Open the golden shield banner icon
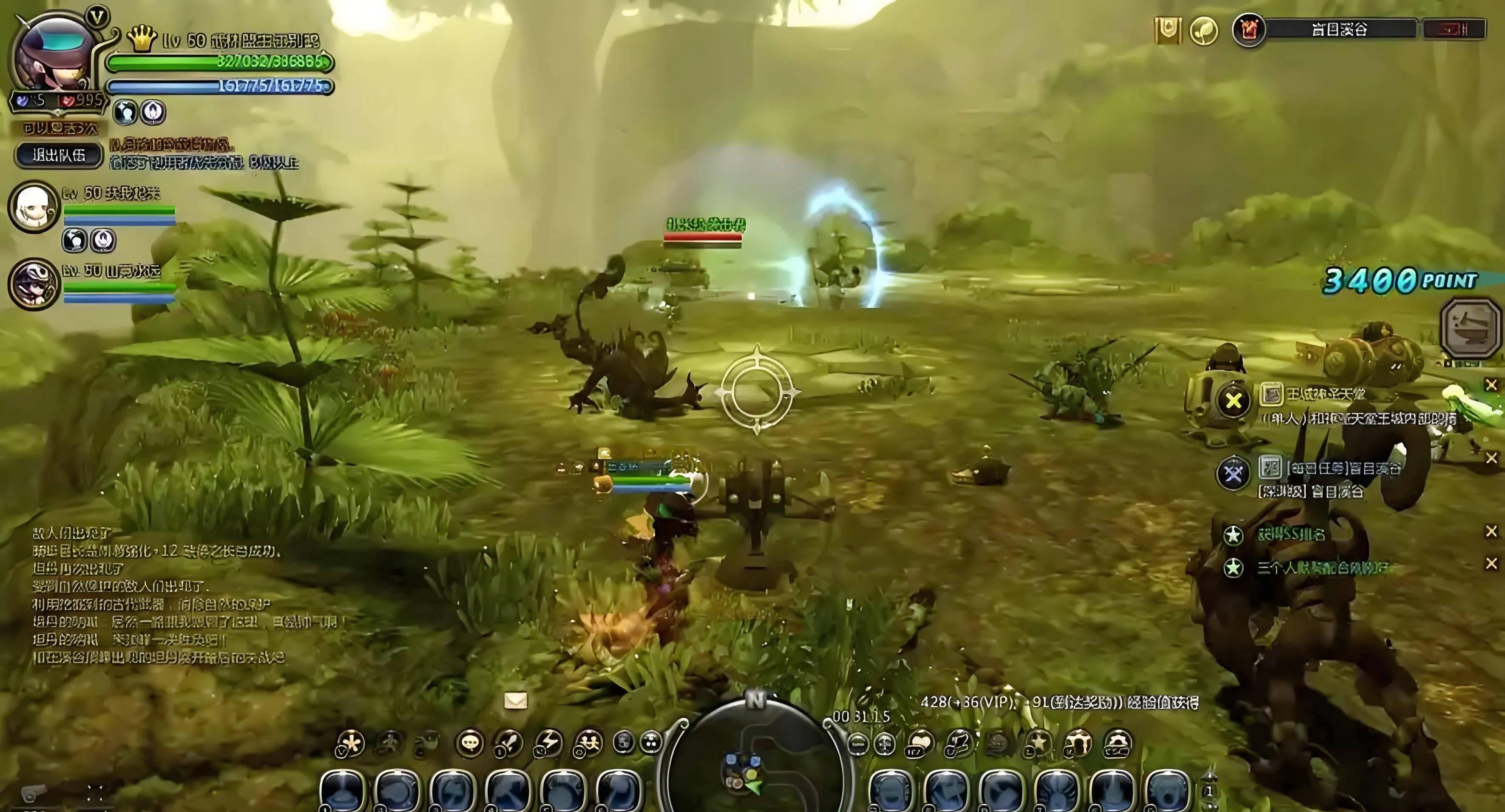The image size is (1505, 812). [1167, 29]
